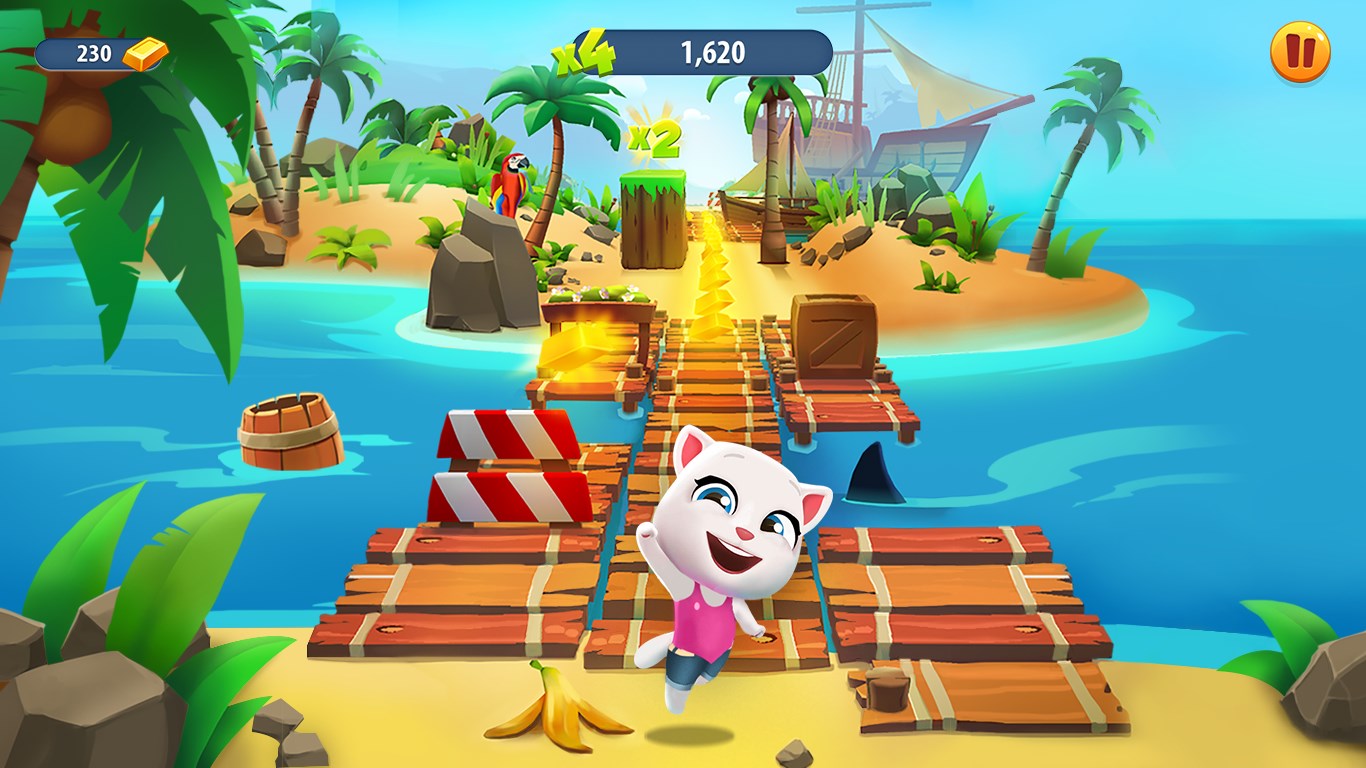Pause the game with the orange button
1366x768 pixels.
tap(1300, 52)
